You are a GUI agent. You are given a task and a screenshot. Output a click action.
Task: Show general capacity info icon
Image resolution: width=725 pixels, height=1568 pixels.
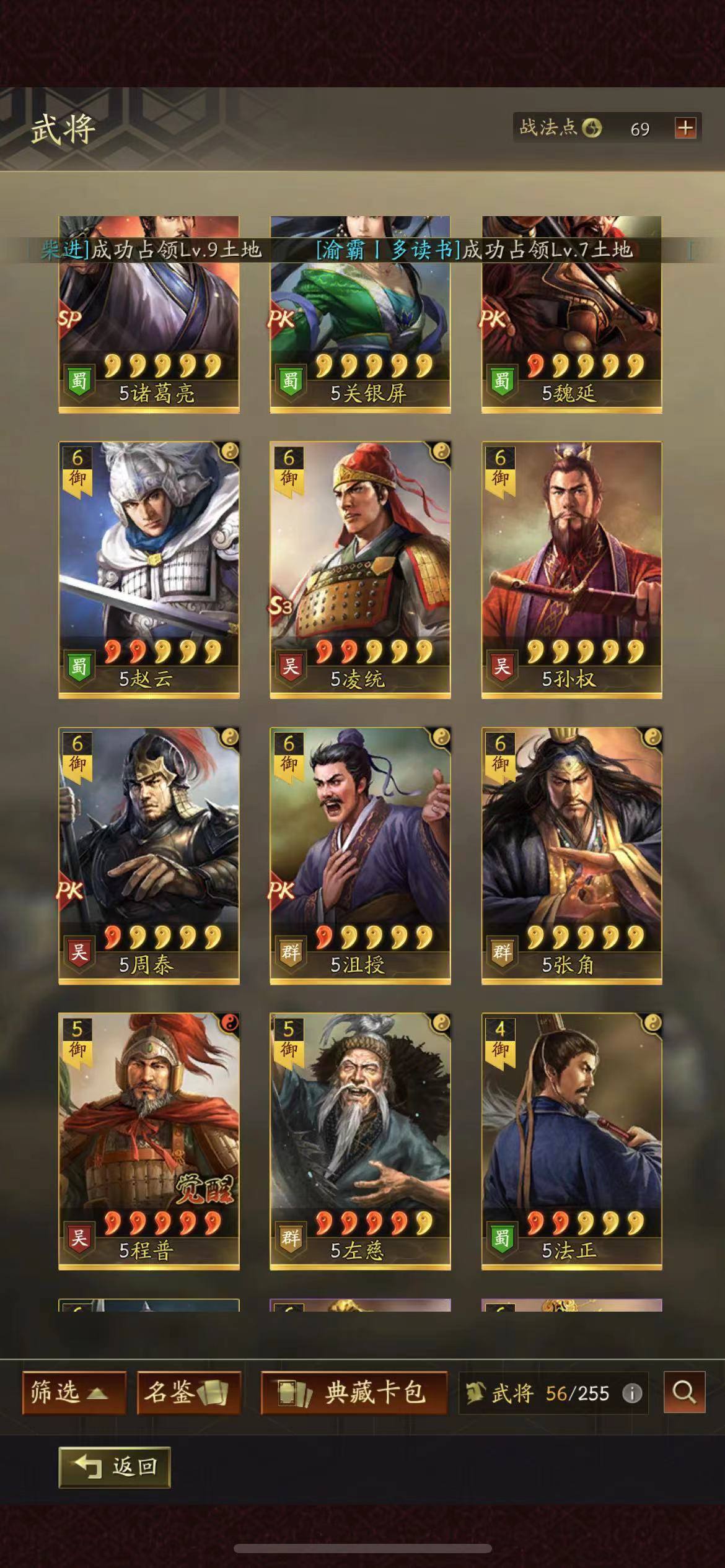click(x=631, y=1394)
